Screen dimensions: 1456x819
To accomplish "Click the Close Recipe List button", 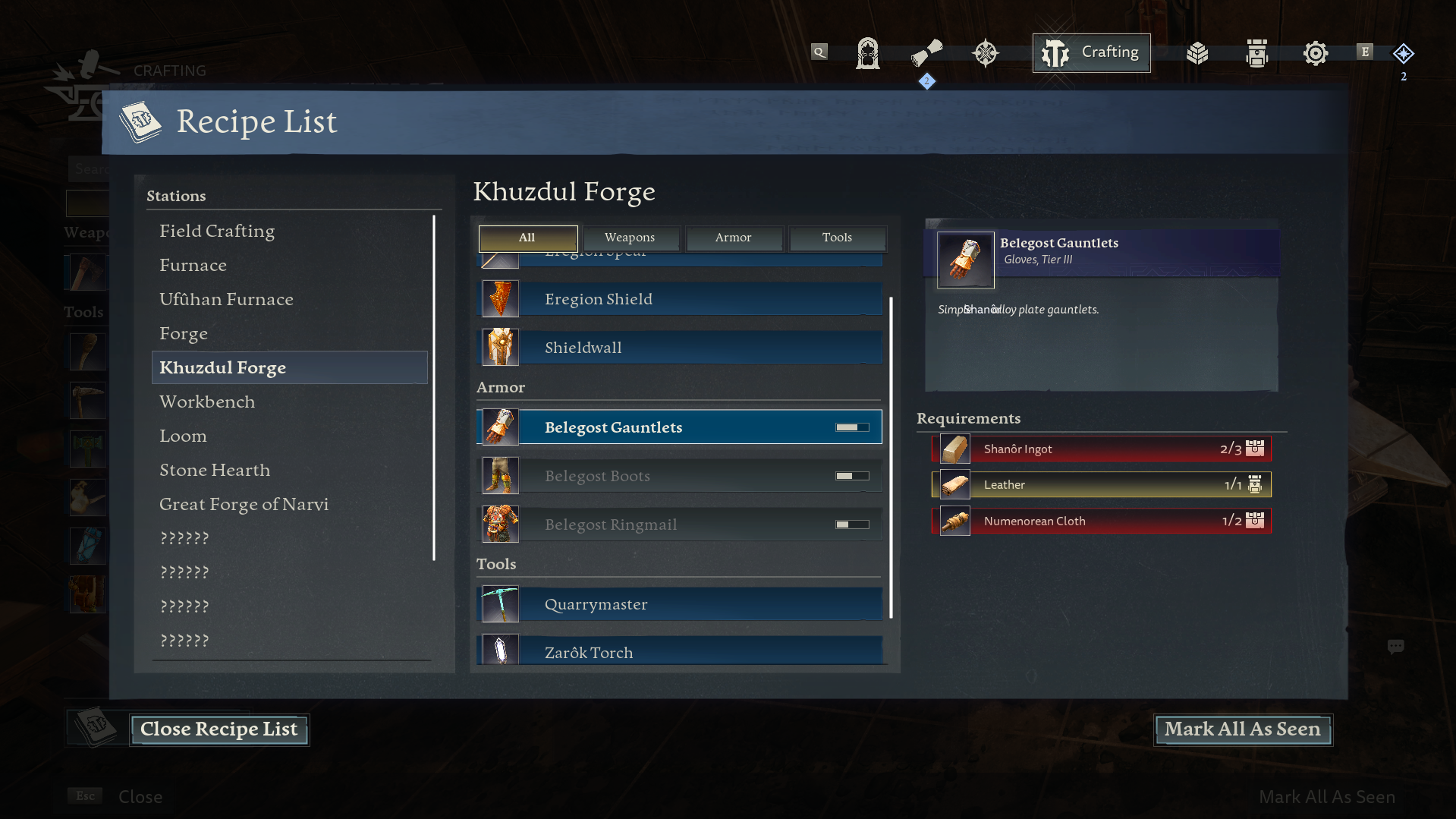I will [x=219, y=729].
